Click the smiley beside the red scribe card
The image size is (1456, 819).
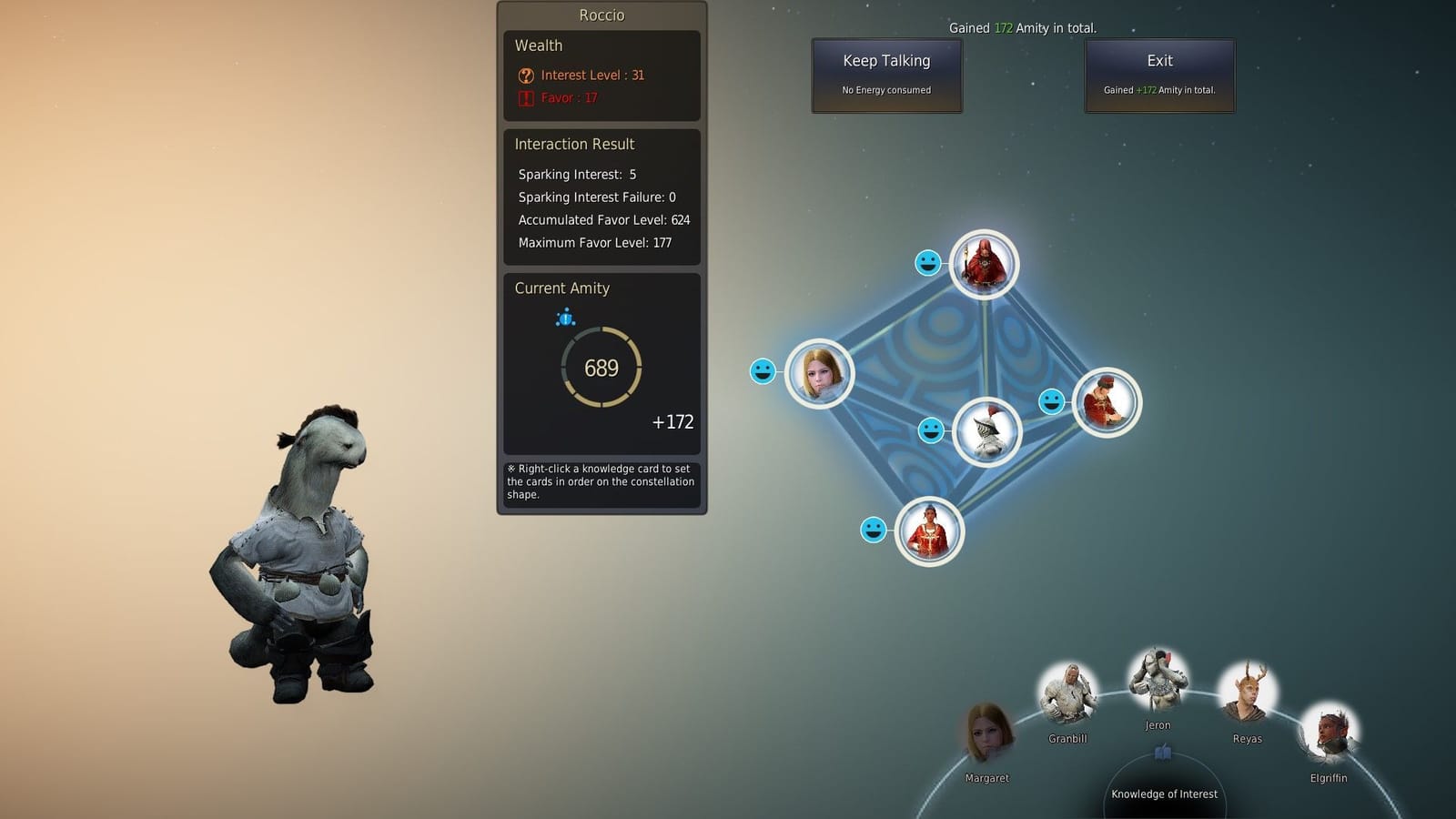tap(1053, 400)
